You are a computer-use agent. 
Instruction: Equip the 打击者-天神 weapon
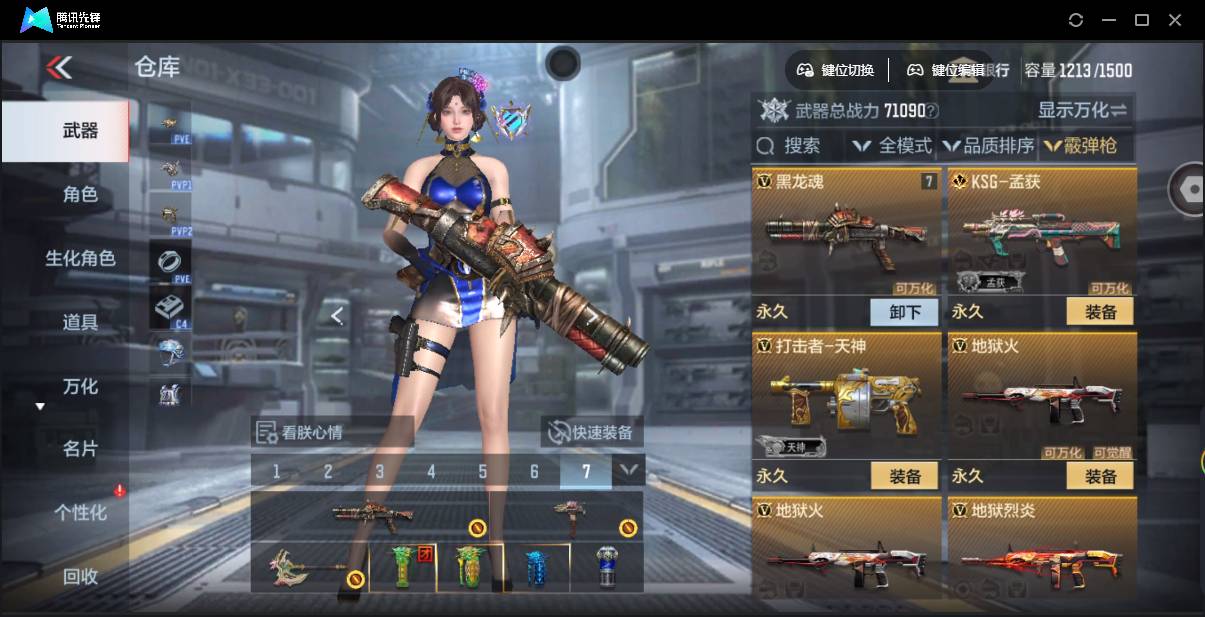pyautogui.click(x=904, y=476)
